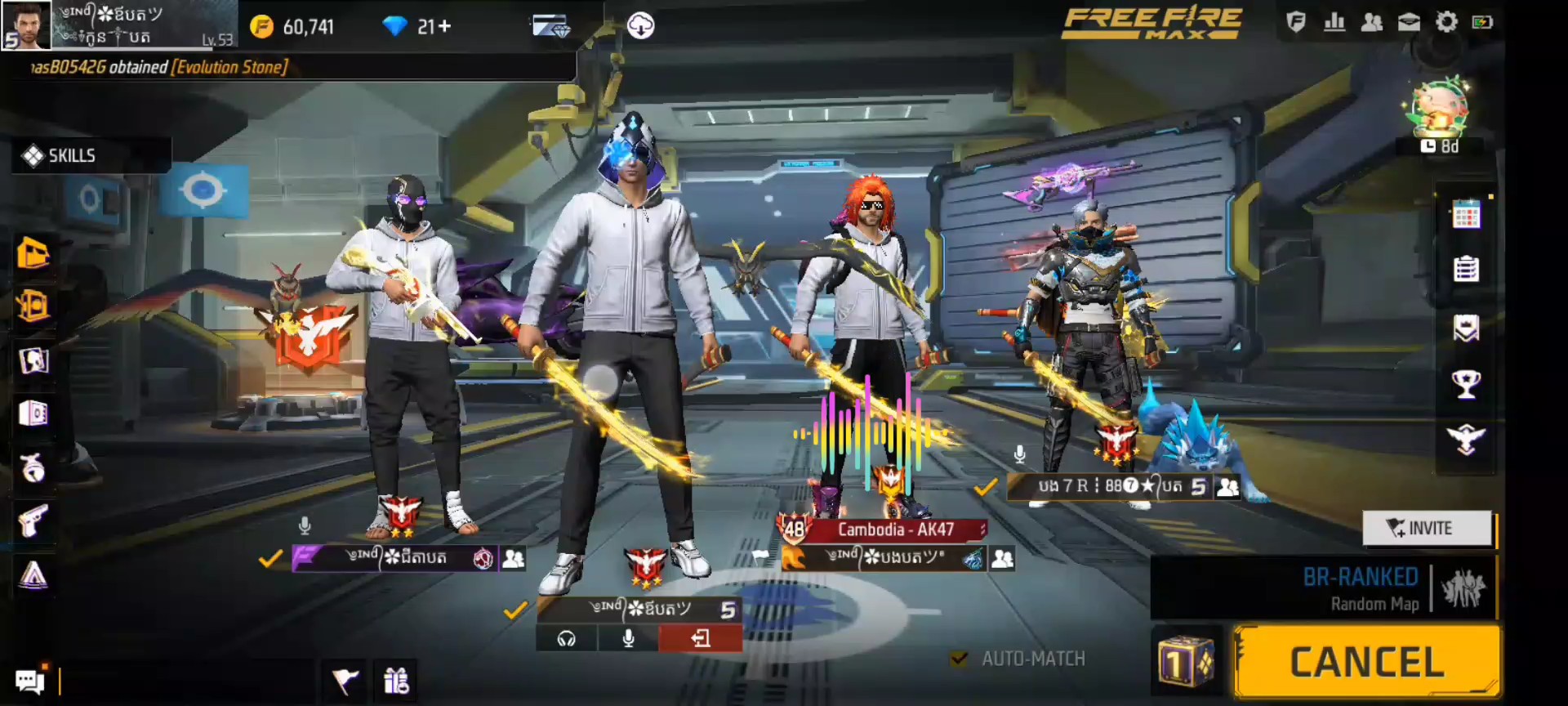Add more diamonds with the plus
The width and height of the screenshot is (1568, 706).
[444, 27]
